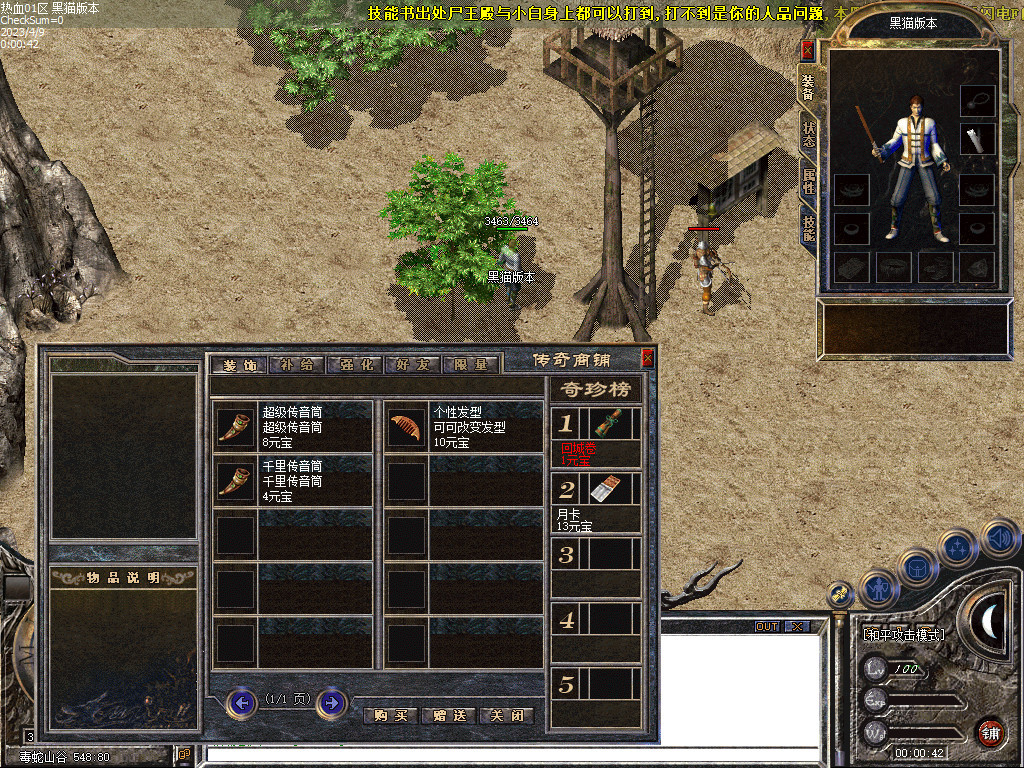The height and width of the screenshot is (768, 1024).
Task: Click the 购买 buy button
Action: pyautogui.click(x=391, y=715)
